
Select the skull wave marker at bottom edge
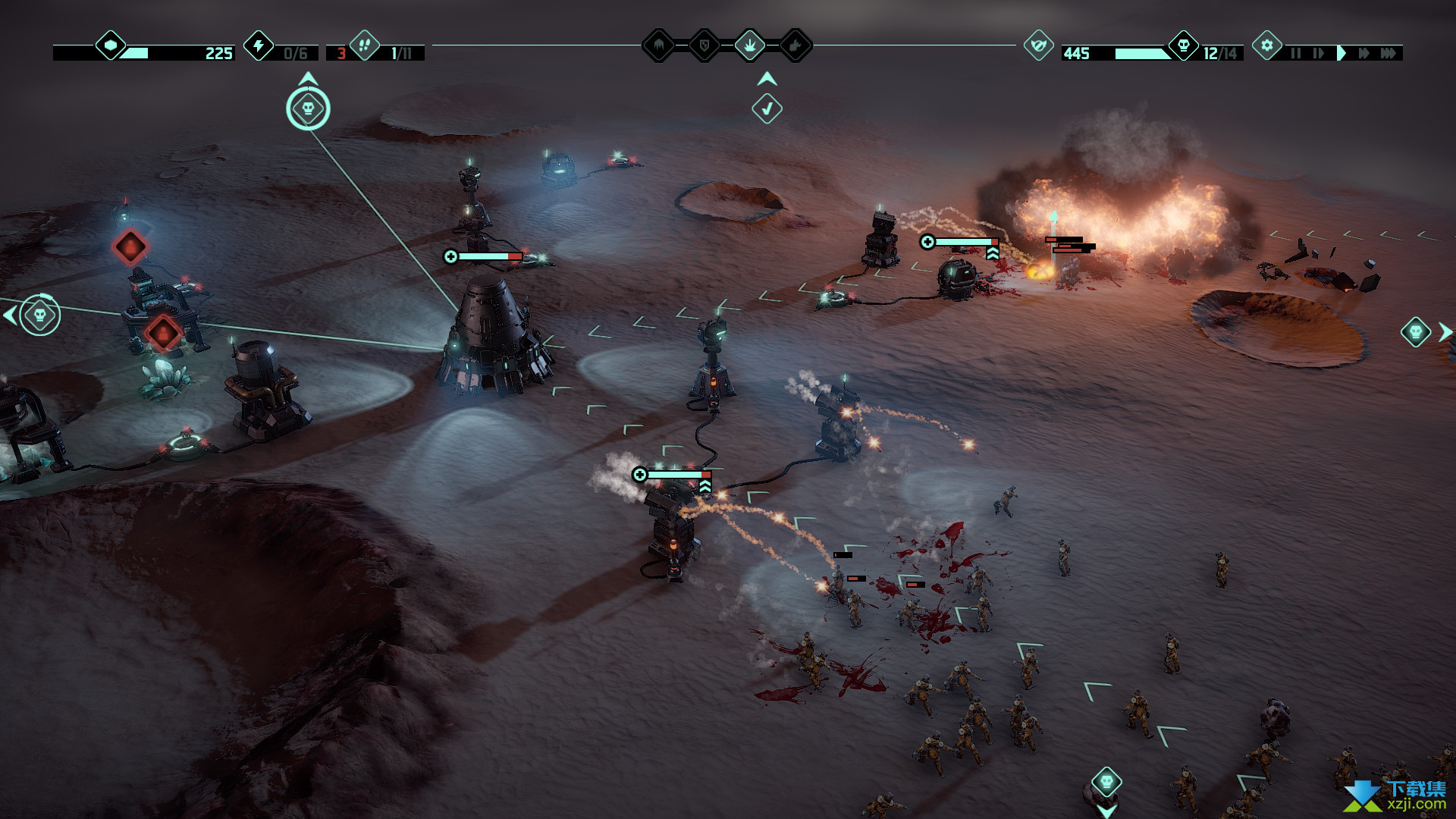click(x=1106, y=781)
